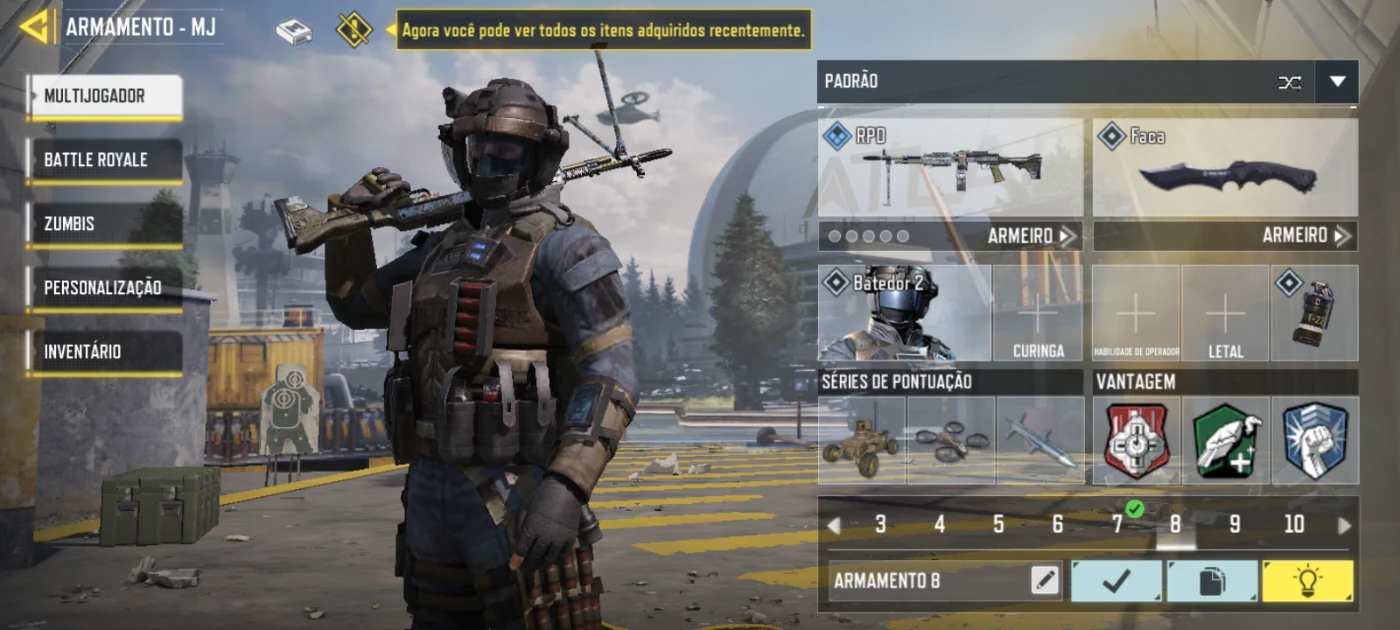The height and width of the screenshot is (630, 1400).
Task: Open the Personalização section
Action: [x=105, y=288]
